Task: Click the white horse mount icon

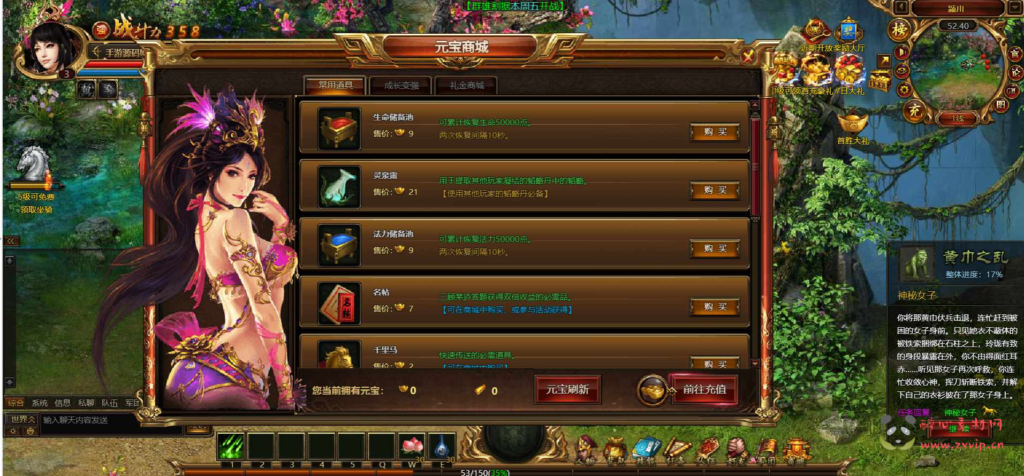Action: click(x=33, y=165)
